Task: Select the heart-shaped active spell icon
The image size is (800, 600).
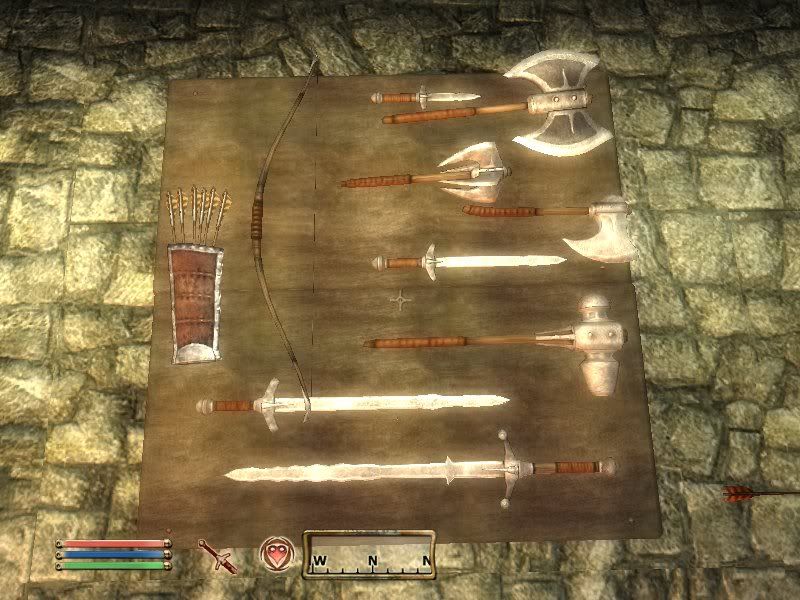Action: click(275, 553)
